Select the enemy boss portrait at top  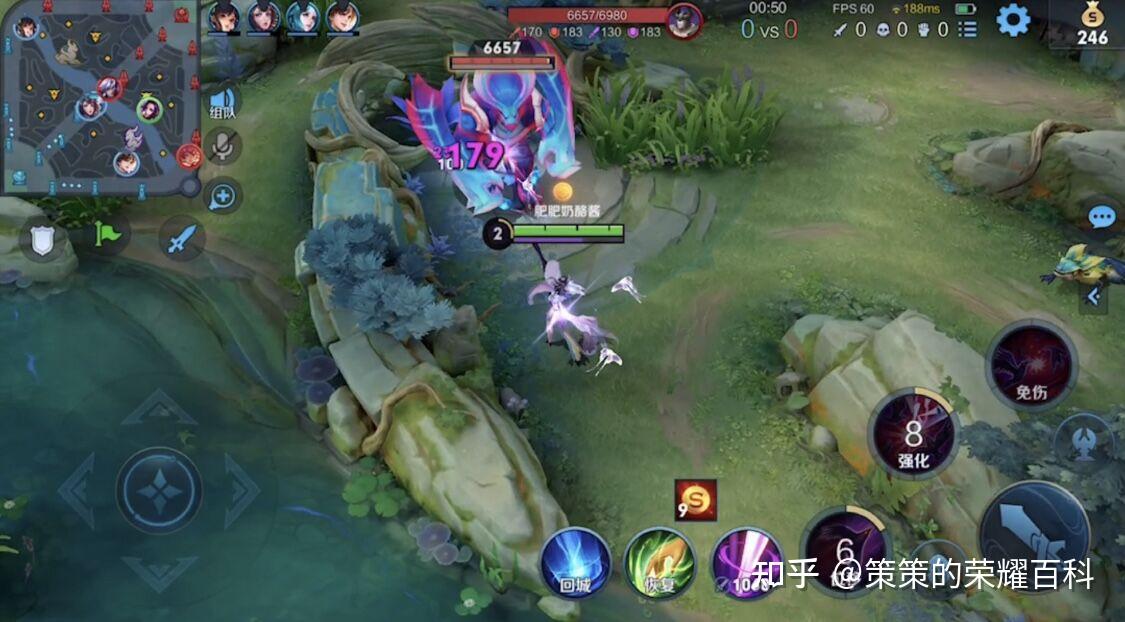coord(684,21)
